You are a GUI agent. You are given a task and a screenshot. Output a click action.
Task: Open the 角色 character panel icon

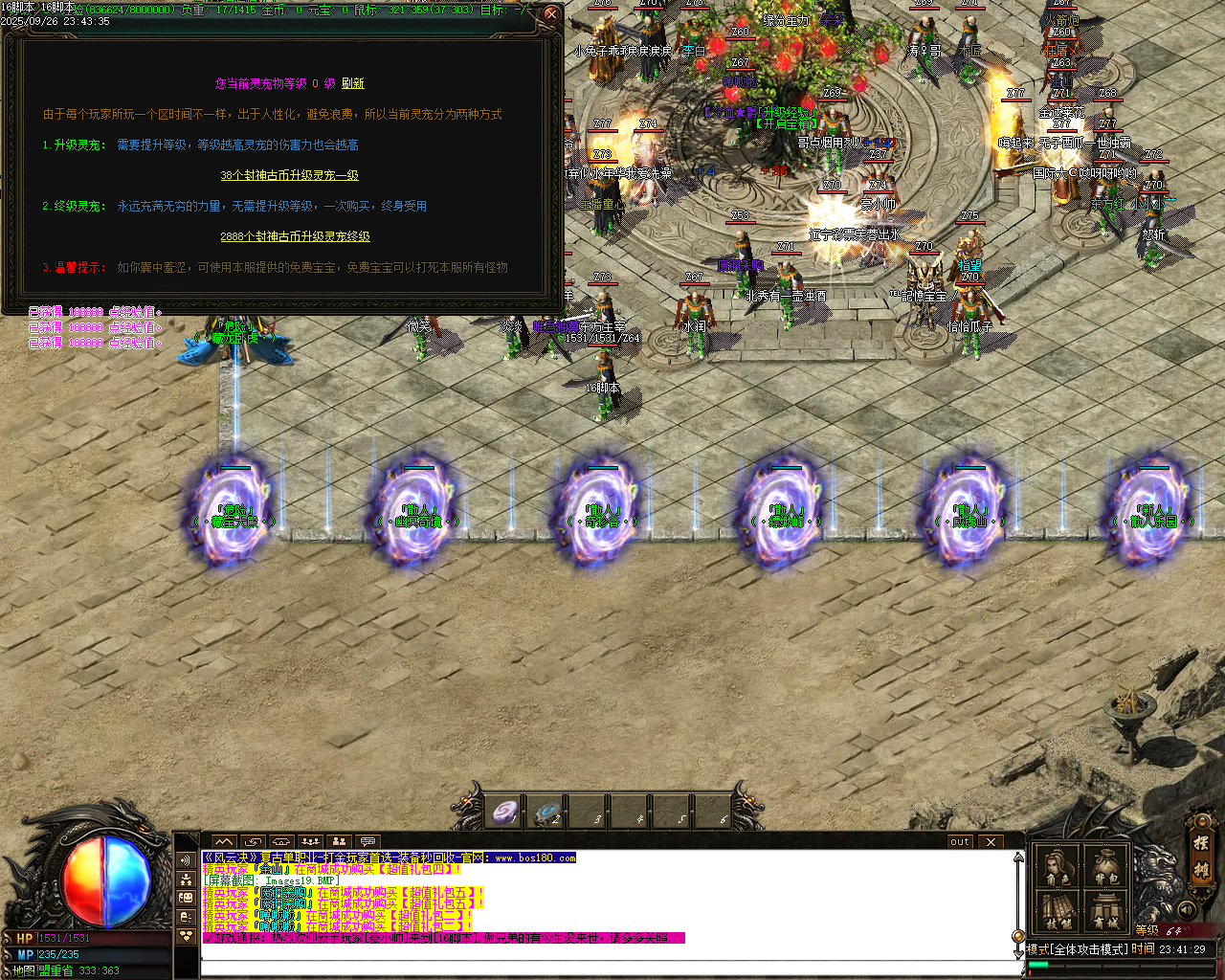[1057, 864]
